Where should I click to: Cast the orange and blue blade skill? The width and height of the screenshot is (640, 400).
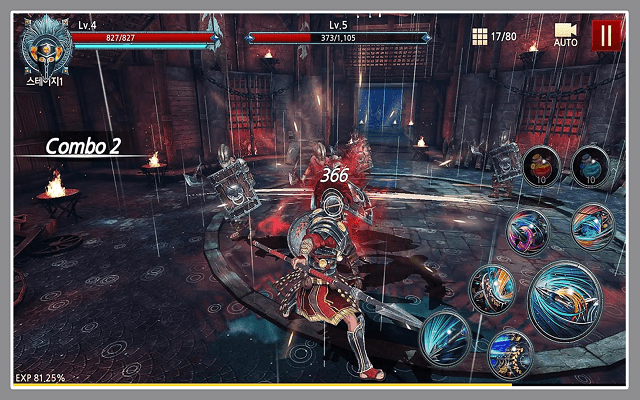(x=492, y=290)
